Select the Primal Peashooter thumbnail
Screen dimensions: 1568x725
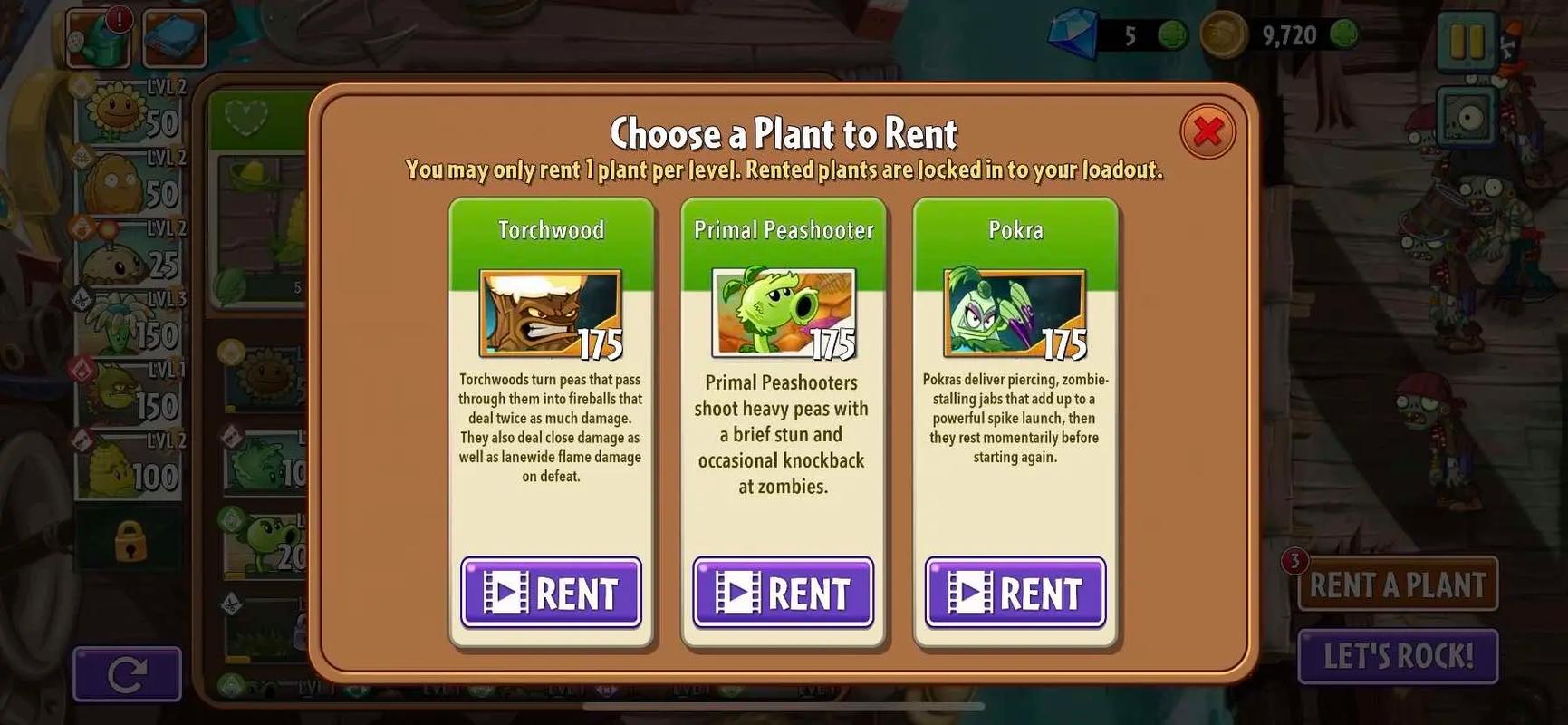pos(783,314)
